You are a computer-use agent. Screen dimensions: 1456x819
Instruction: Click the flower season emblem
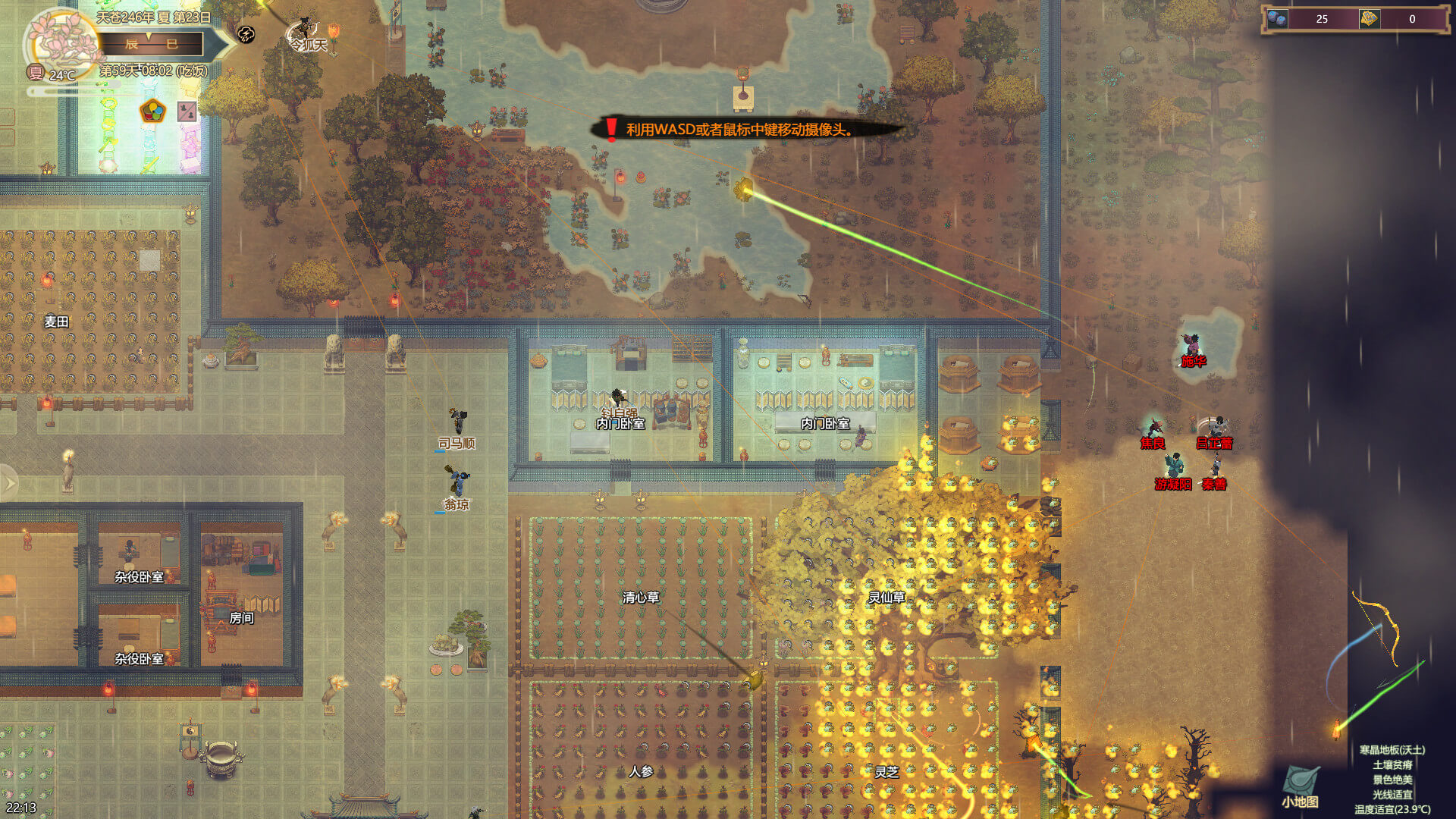point(62,44)
